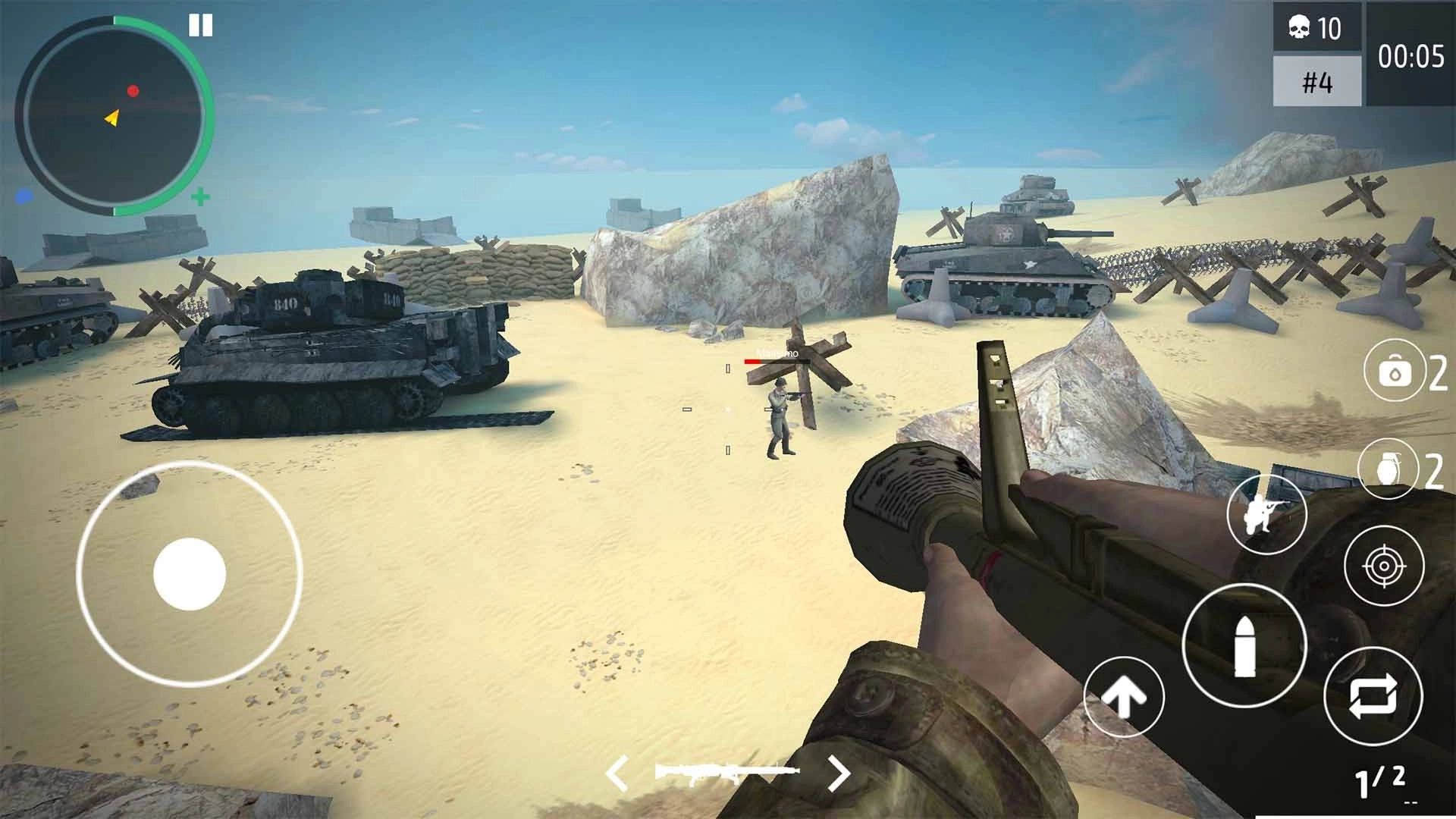Throw a grenade
1456x819 pixels.
(1388, 470)
